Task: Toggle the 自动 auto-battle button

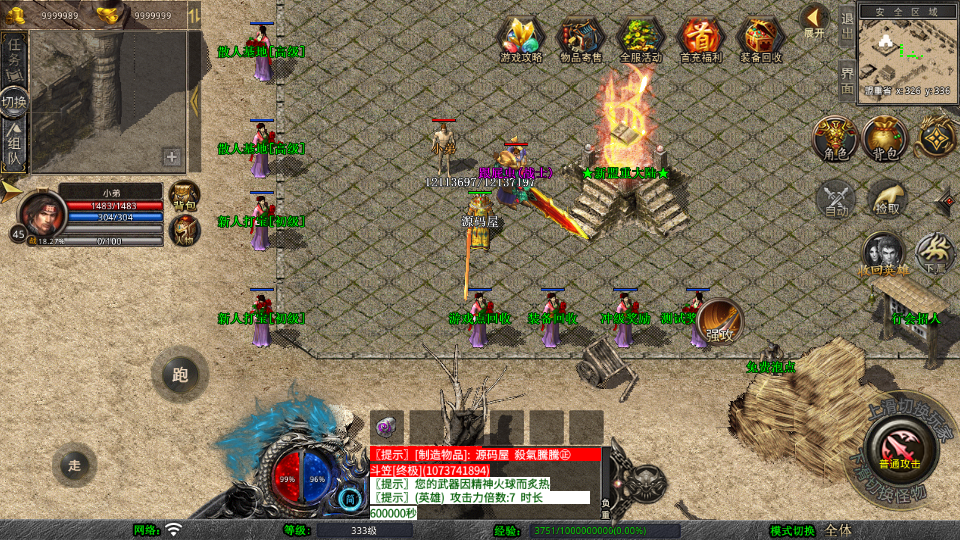Action: 836,197
